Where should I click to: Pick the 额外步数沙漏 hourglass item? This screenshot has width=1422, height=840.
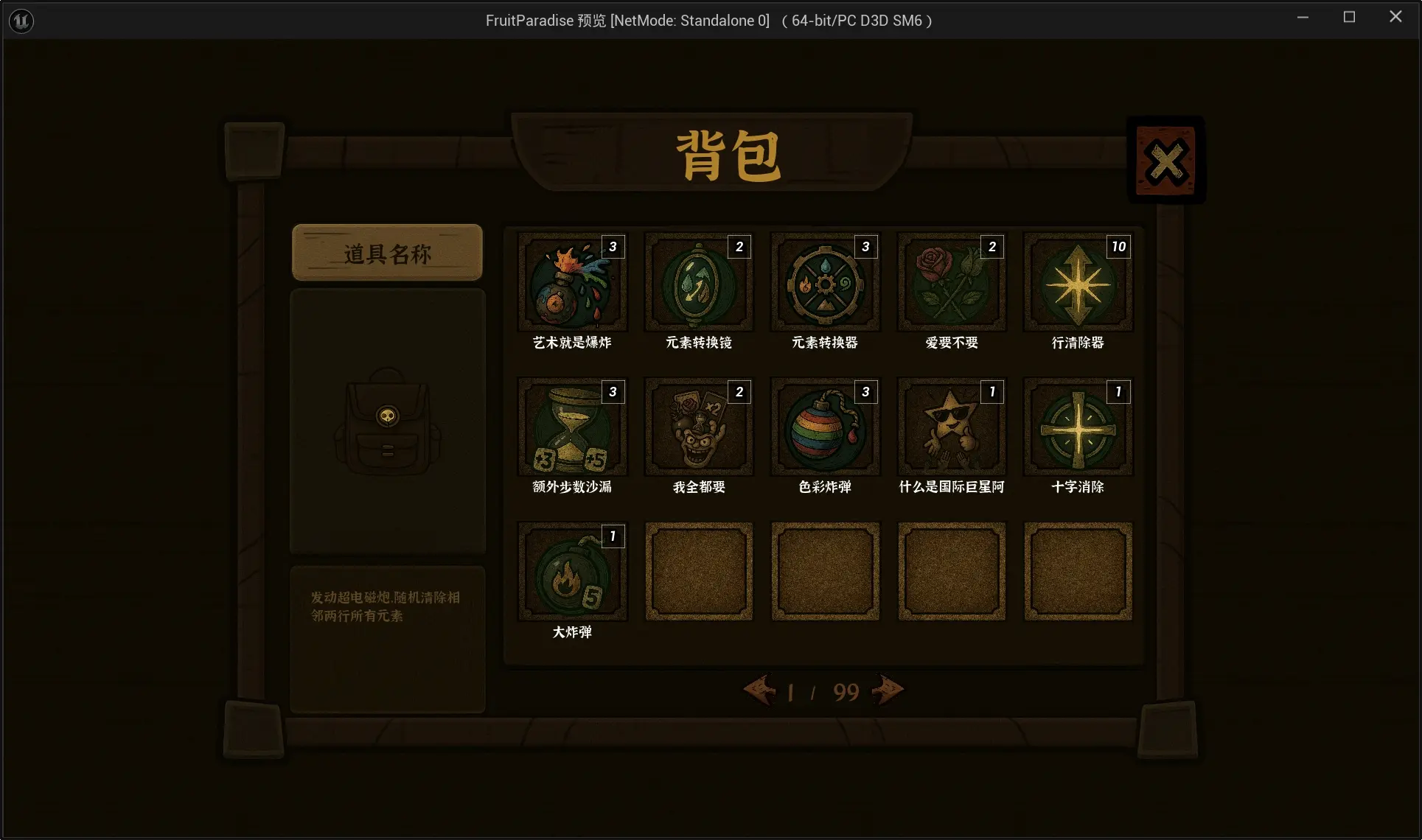[572, 427]
